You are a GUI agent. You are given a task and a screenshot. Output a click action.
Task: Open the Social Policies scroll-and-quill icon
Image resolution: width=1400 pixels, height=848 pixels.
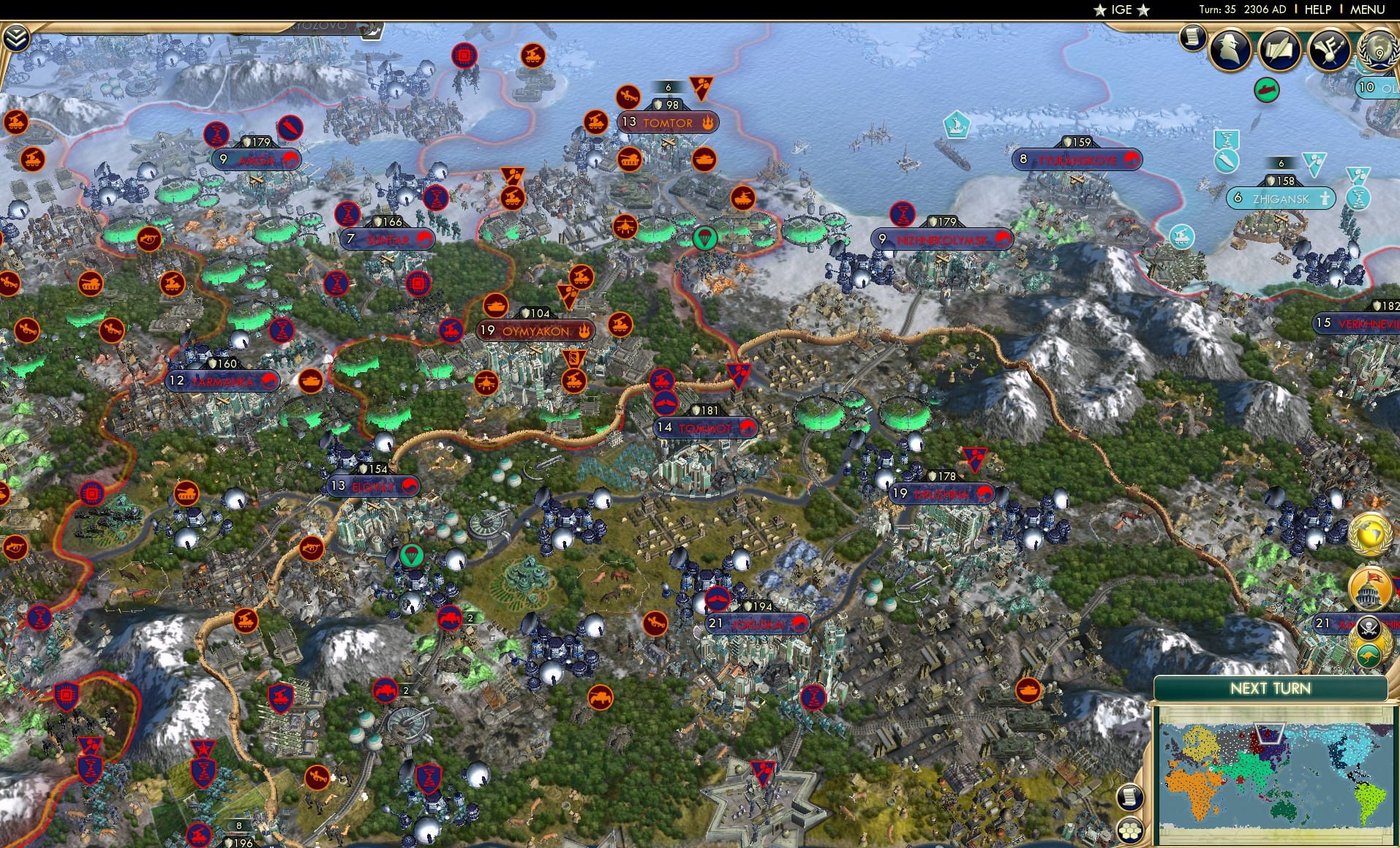(x=1280, y=50)
